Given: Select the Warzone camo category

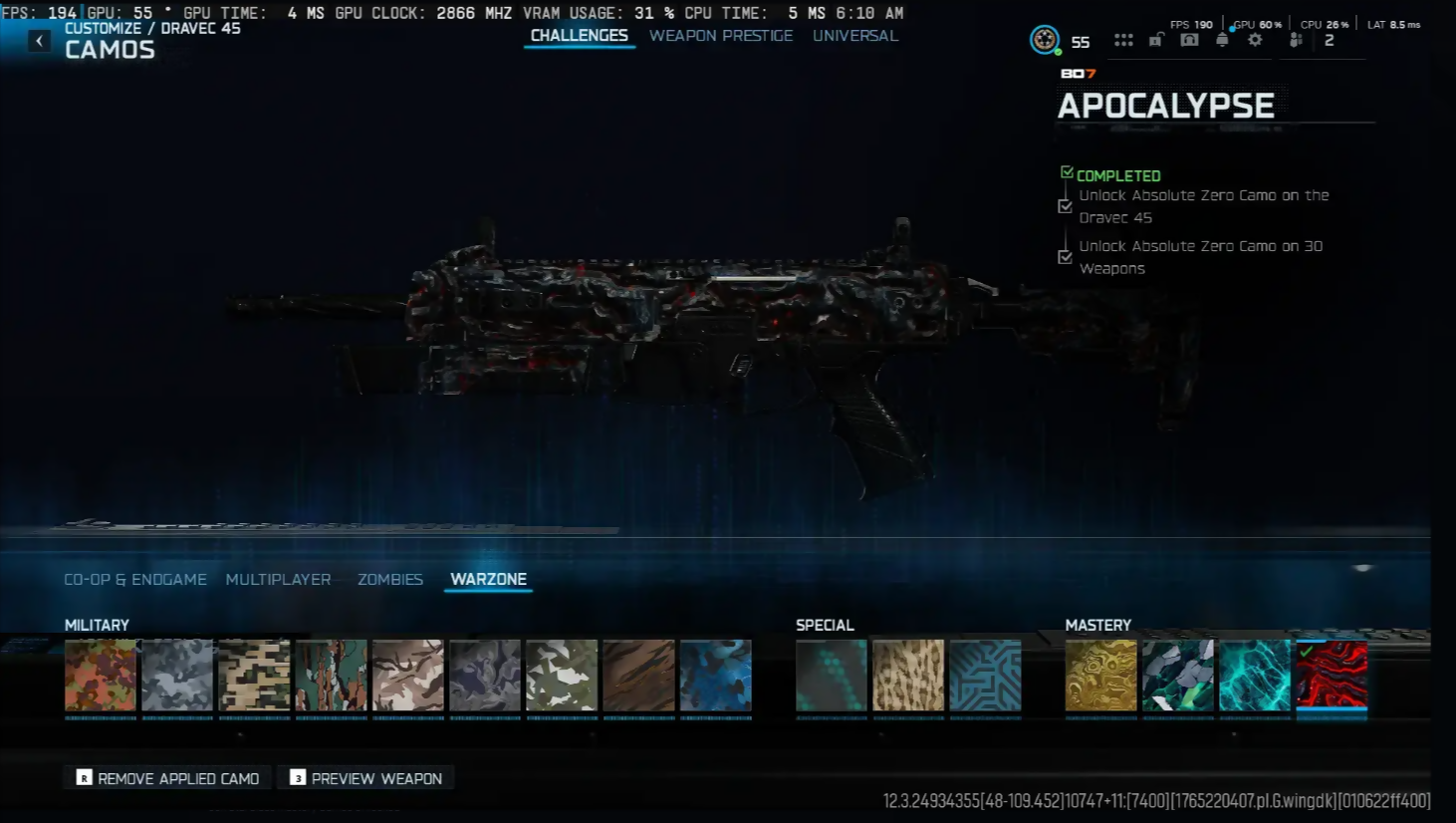Looking at the screenshot, I should coord(488,579).
